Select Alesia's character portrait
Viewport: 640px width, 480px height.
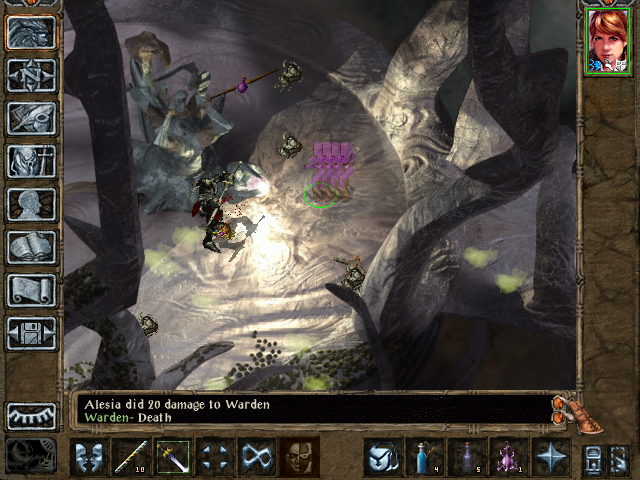pos(606,41)
